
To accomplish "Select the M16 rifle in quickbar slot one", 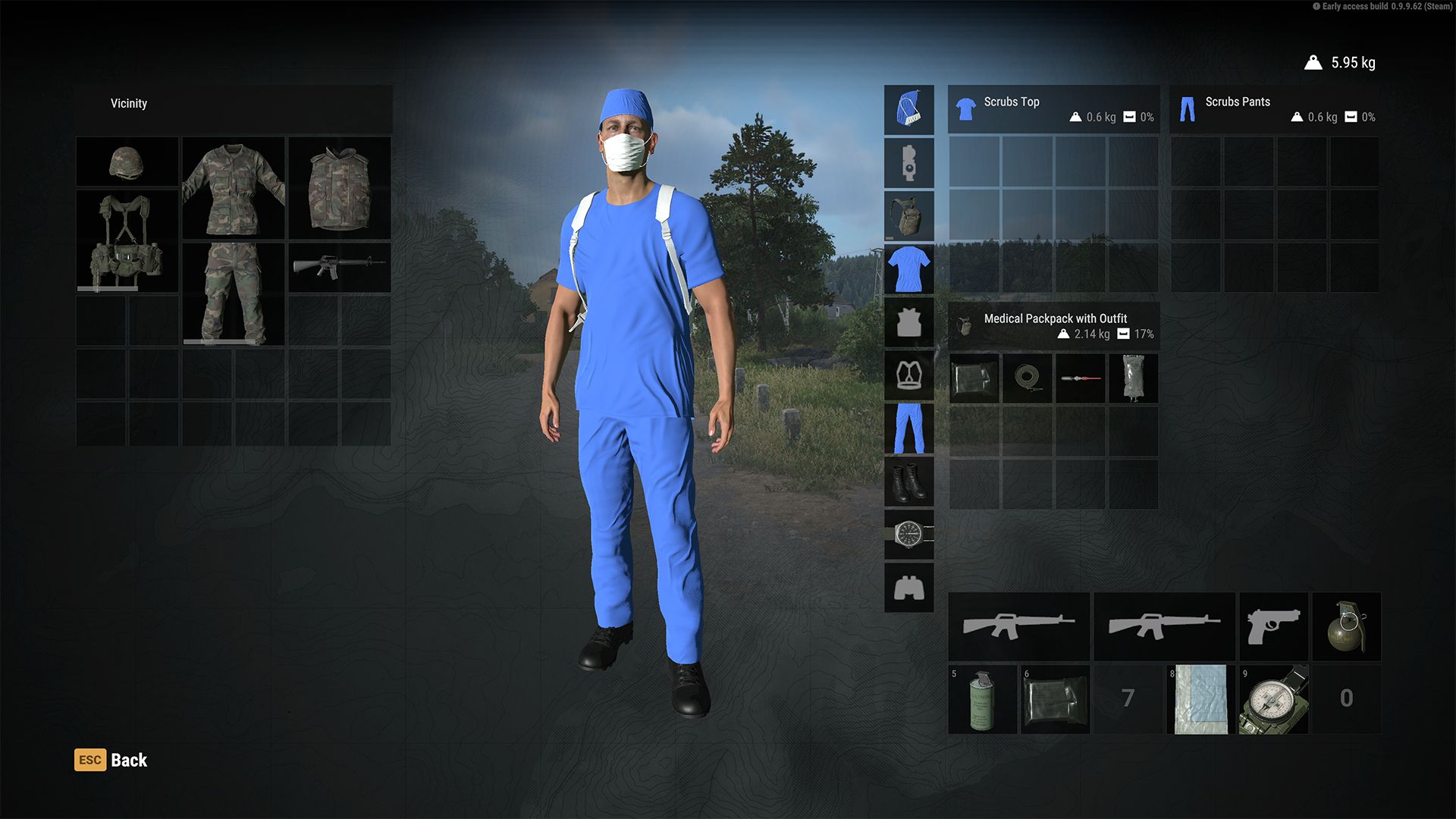I will click(x=1018, y=626).
